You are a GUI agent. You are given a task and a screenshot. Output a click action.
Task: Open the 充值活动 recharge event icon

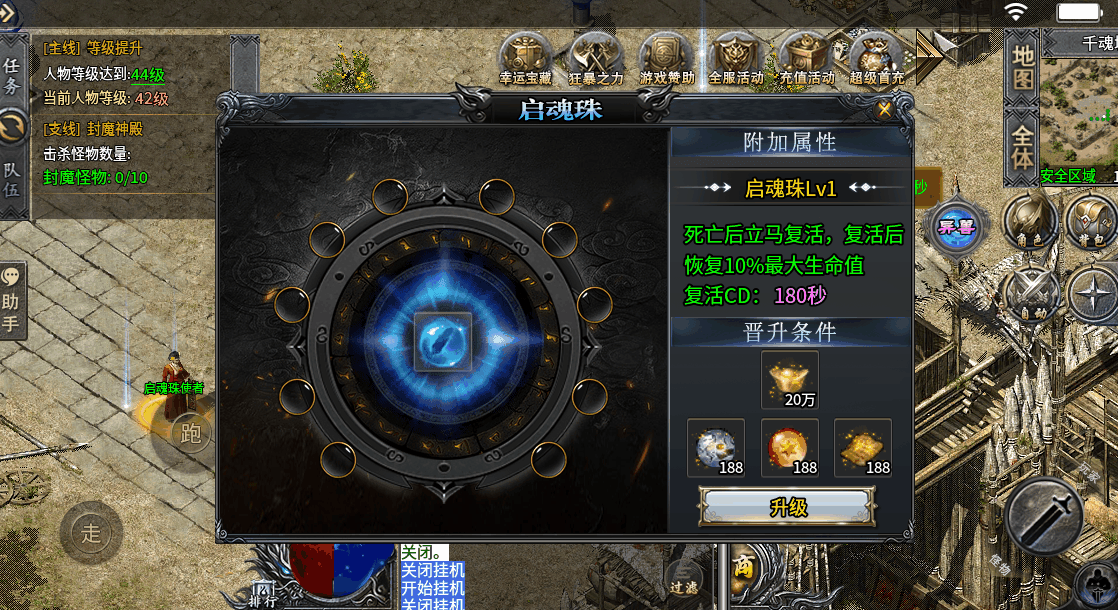tap(806, 58)
